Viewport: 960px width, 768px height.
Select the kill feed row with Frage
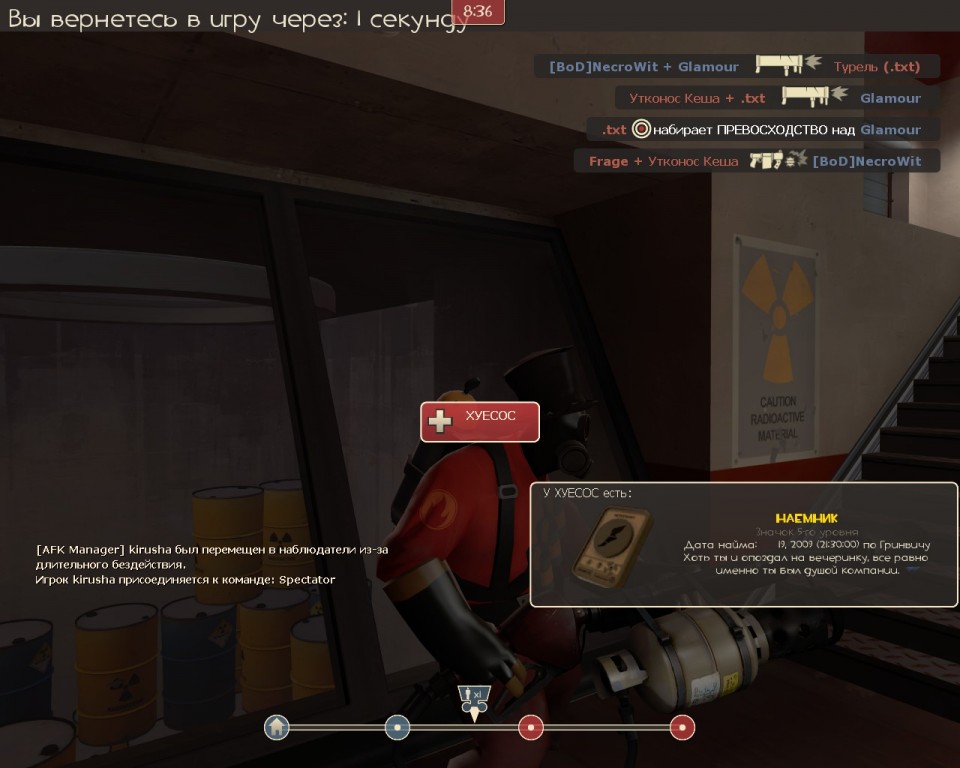point(757,161)
